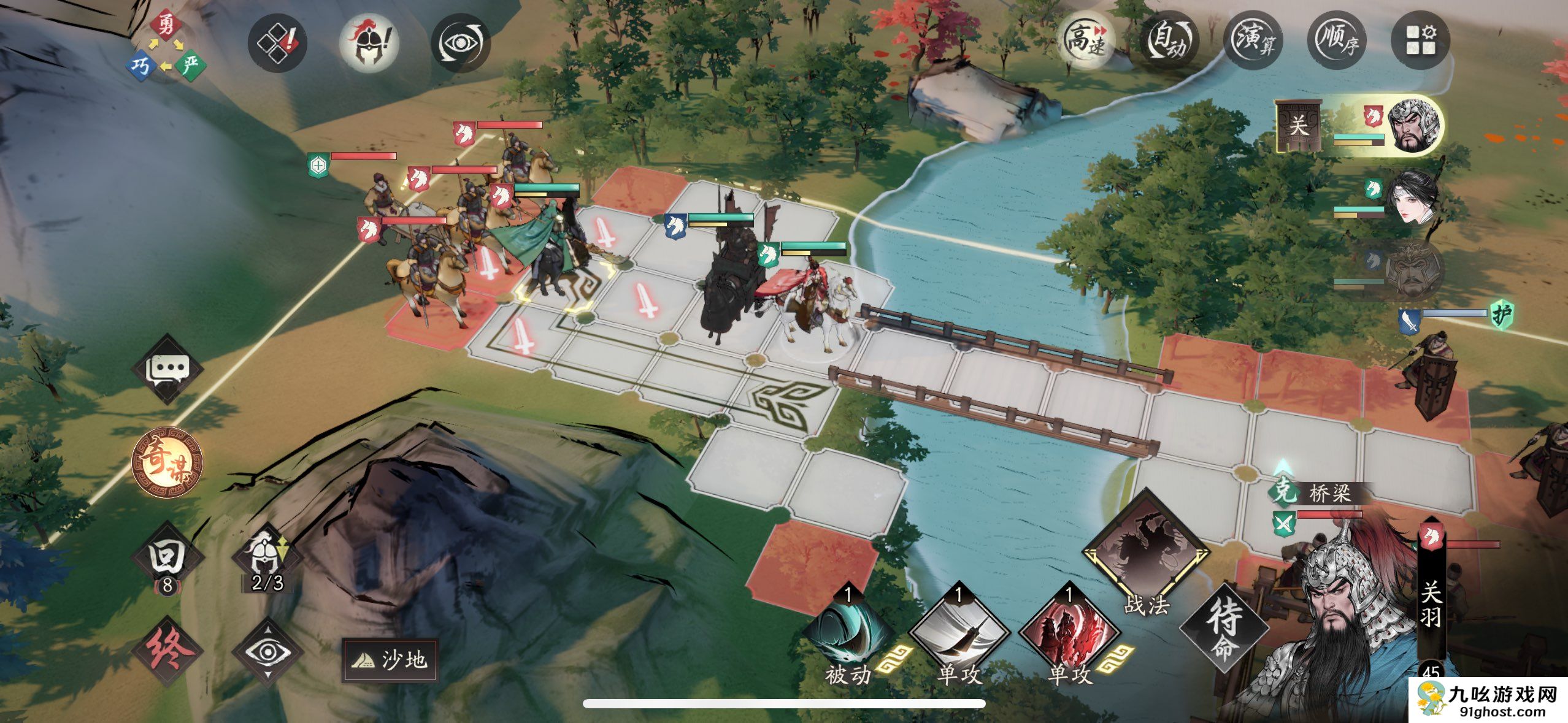This screenshot has width=1568, height=723.
Task: Click the eye view toggle at top
Action: [x=460, y=42]
